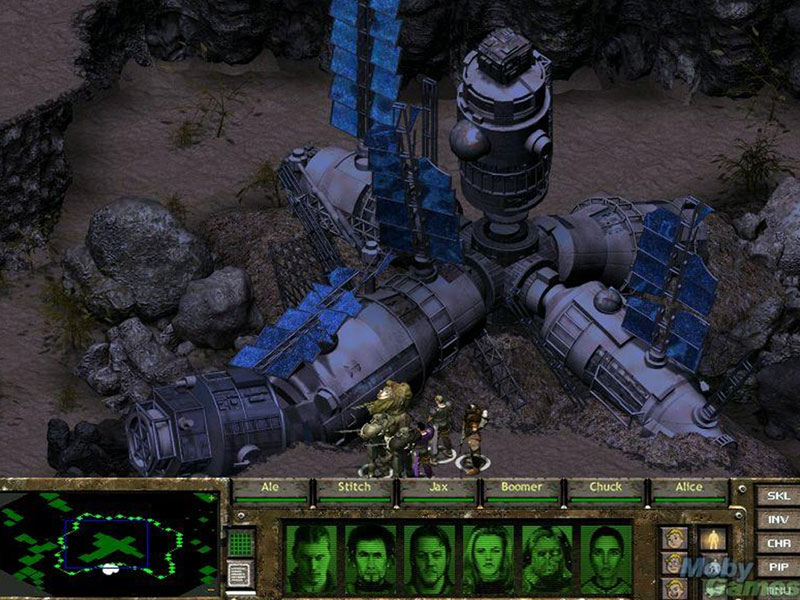Click the text-lines icon below the grid button
The width and height of the screenshot is (800, 600).
coord(241,574)
